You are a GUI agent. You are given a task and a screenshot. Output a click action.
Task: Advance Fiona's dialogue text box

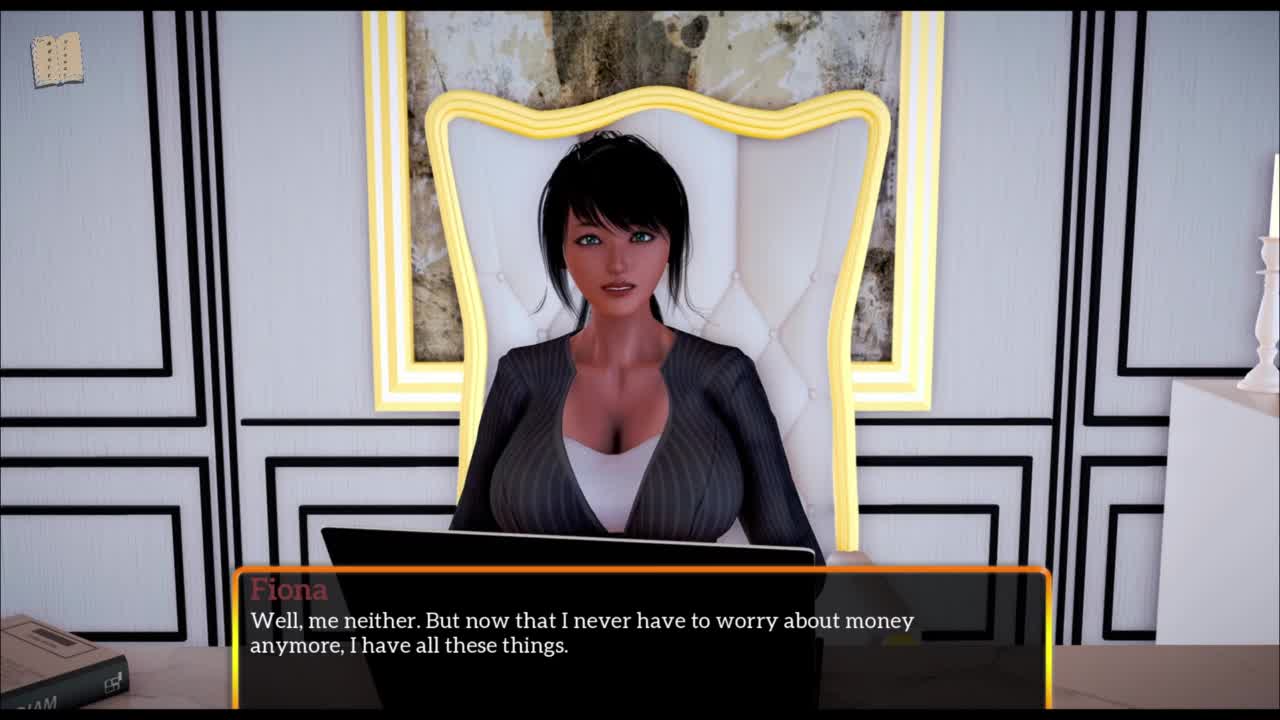(x=641, y=637)
